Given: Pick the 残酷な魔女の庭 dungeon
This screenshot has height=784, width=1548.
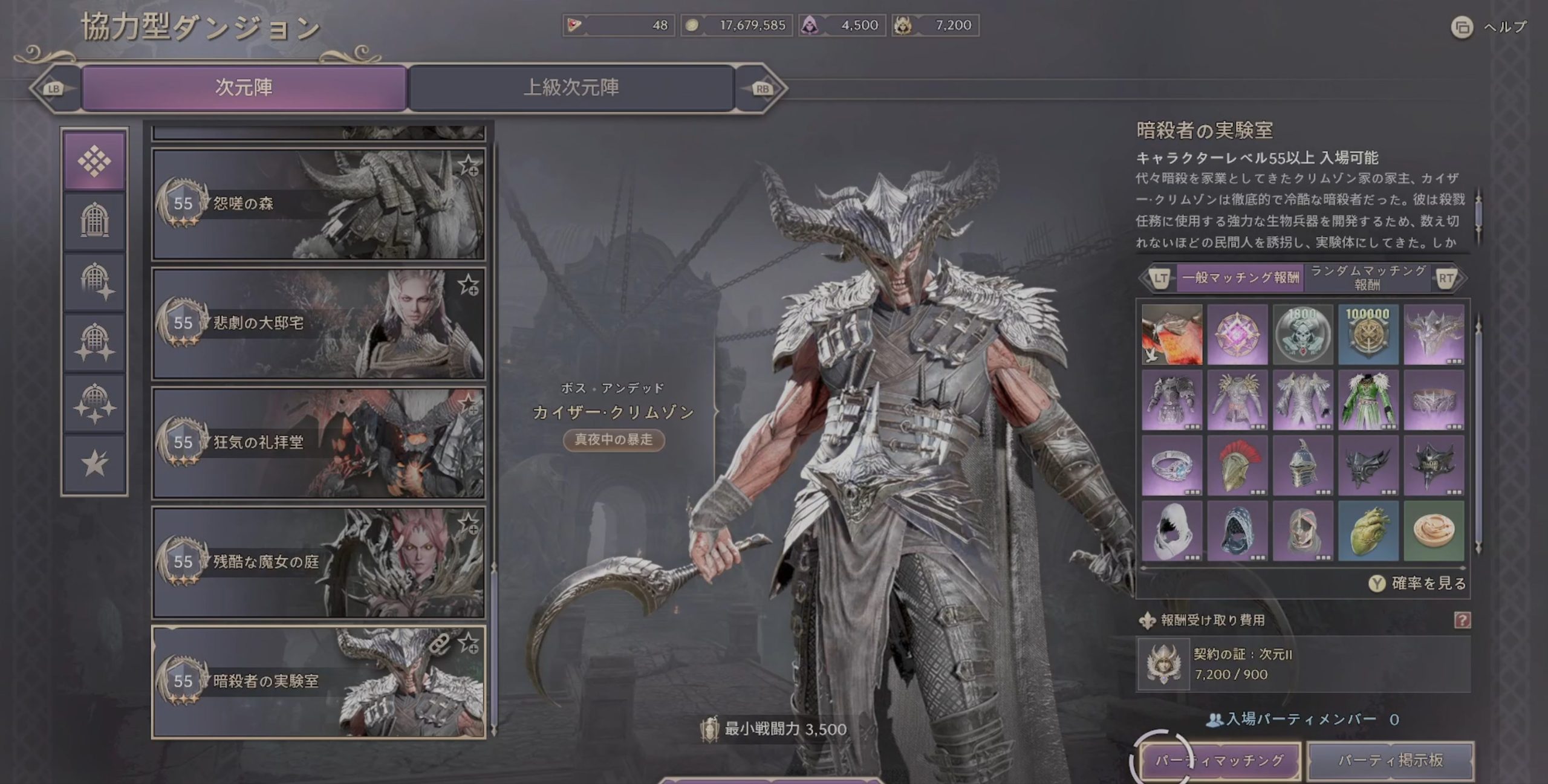Looking at the screenshot, I should (318, 562).
